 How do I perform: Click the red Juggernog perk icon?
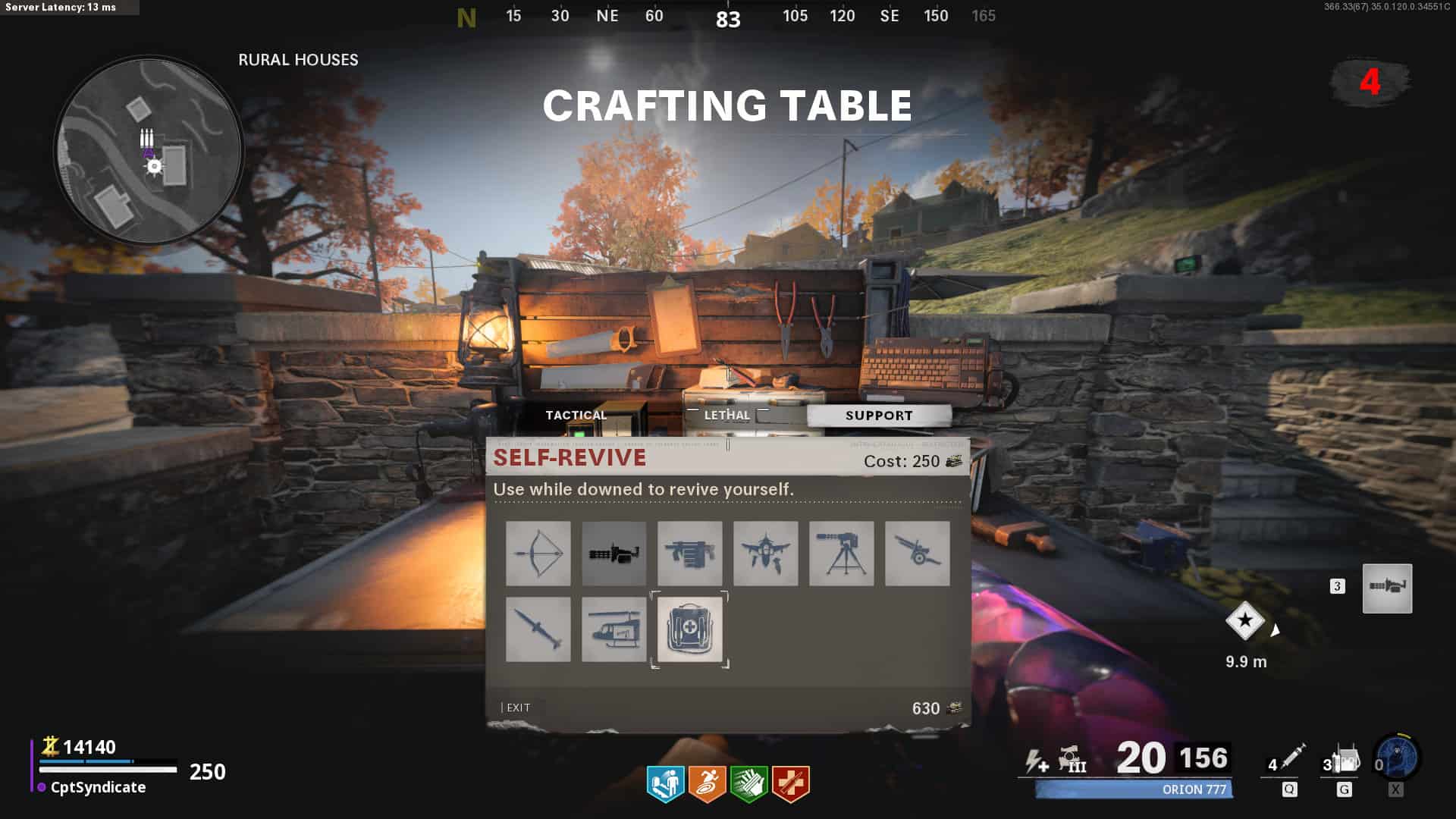(790, 783)
